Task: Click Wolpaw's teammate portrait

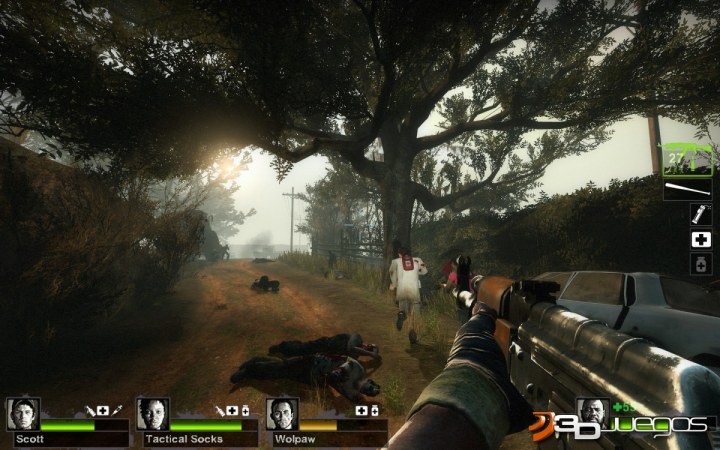Action: pos(282,414)
